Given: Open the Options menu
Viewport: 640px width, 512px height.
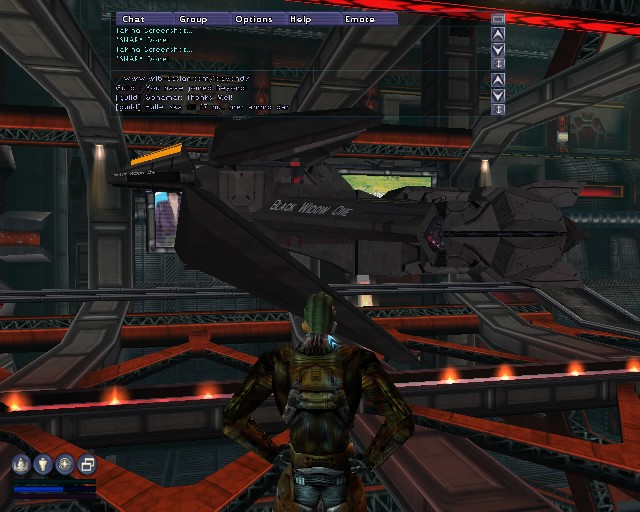Looking at the screenshot, I should (x=254, y=19).
